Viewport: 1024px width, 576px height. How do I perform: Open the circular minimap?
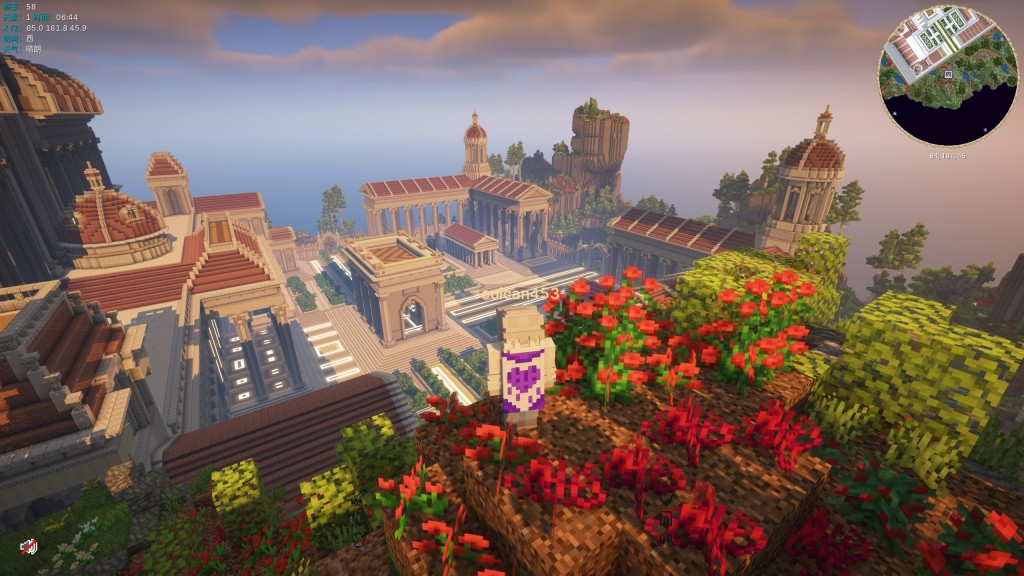click(946, 76)
